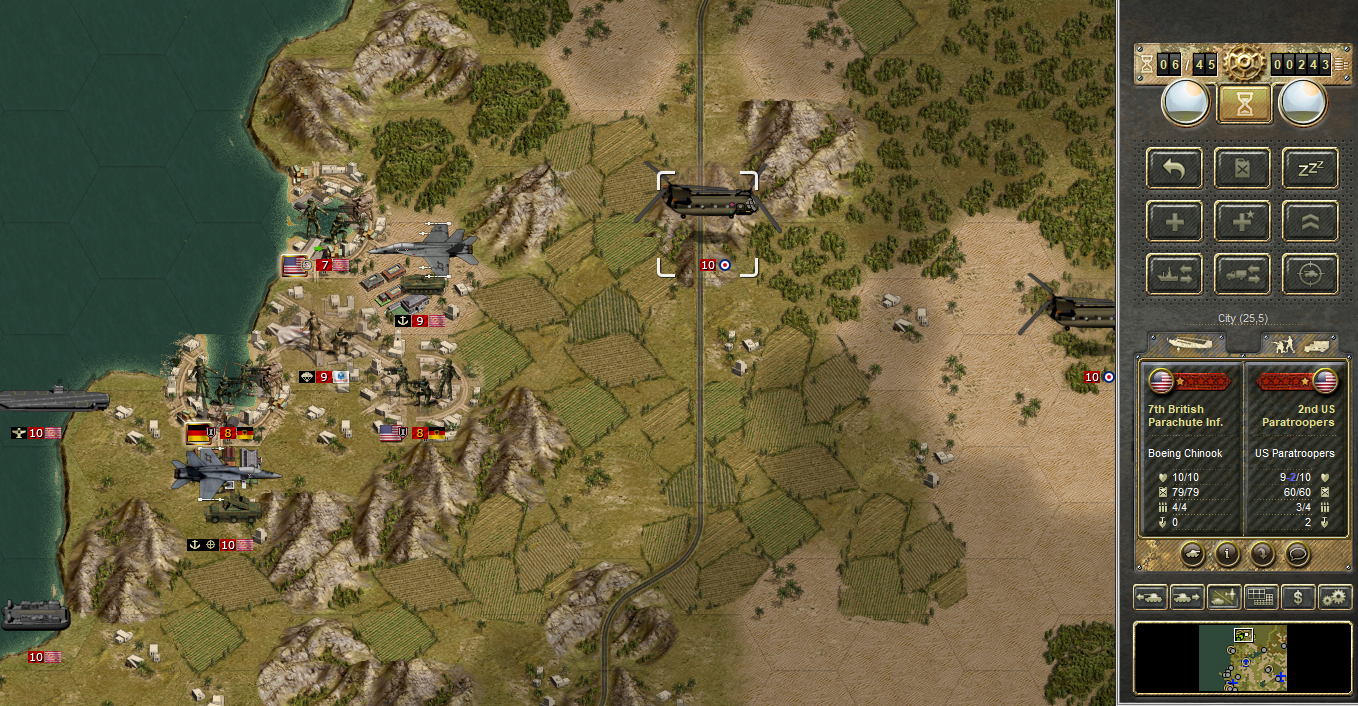Open the grid-style unit list button
The width and height of the screenshot is (1358, 706).
(x=1260, y=597)
